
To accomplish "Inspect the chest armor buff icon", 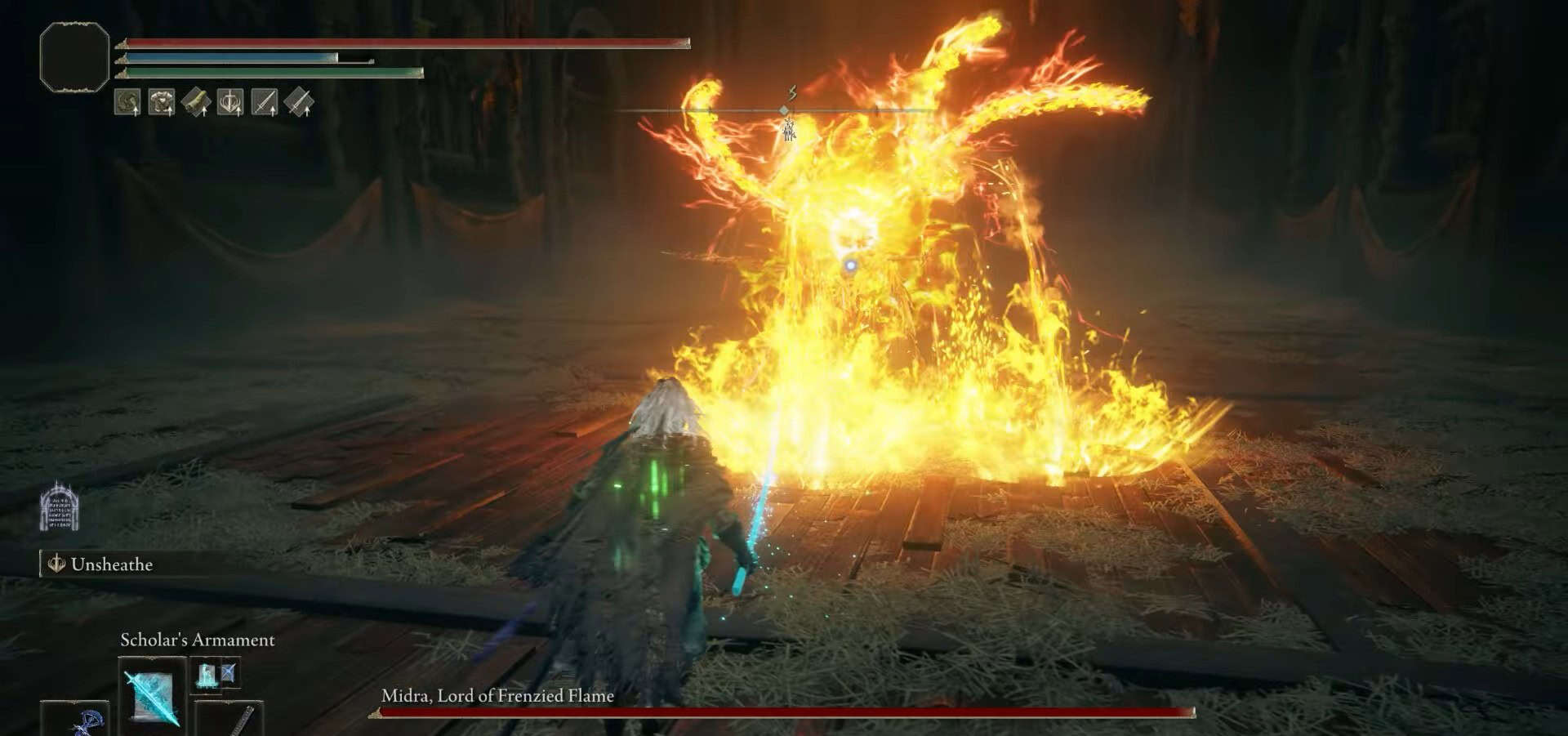I will point(162,103).
